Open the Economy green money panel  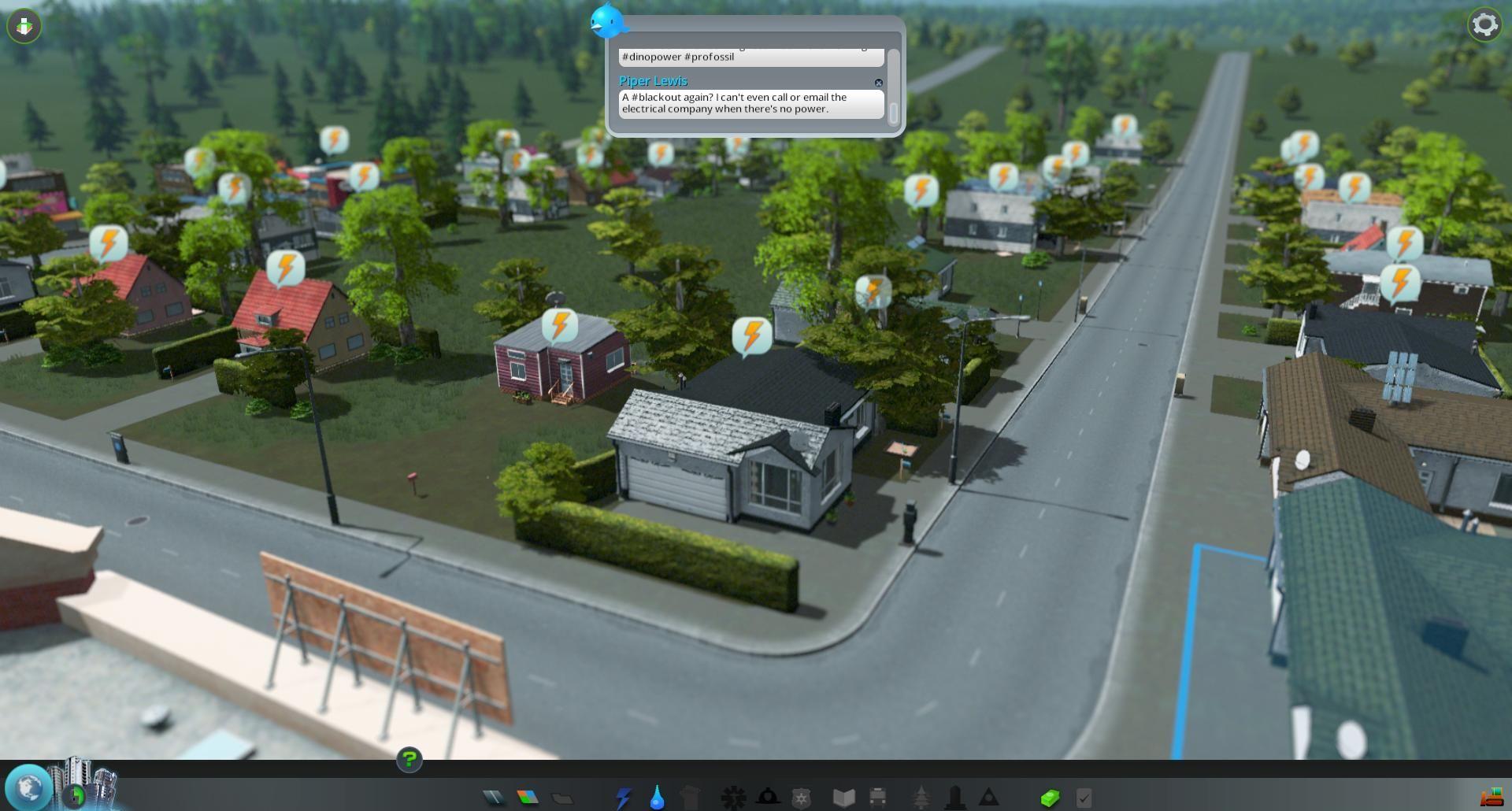tap(1050, 798)
